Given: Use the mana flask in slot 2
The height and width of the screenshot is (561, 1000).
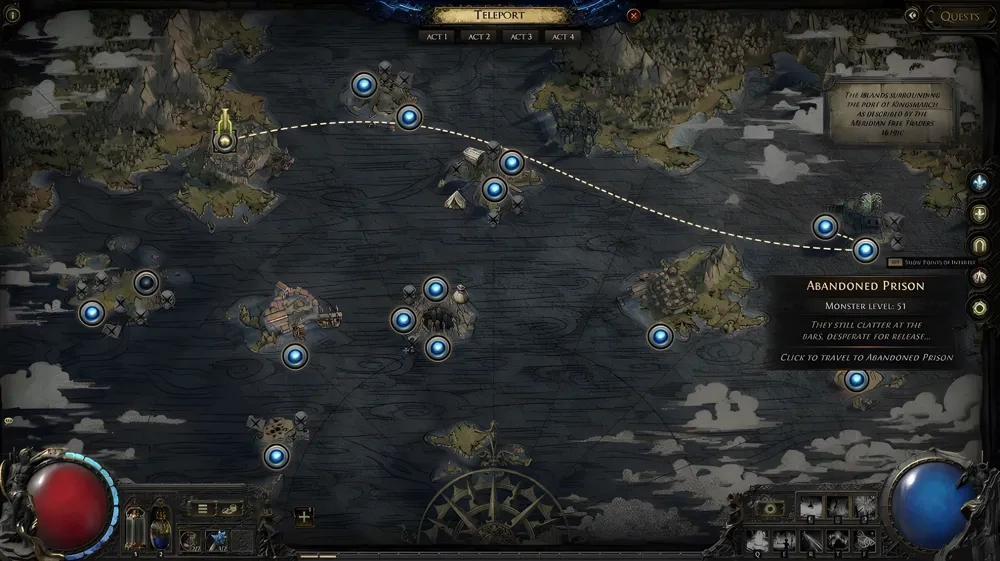Looking at the screenshot, I should 160,527.
